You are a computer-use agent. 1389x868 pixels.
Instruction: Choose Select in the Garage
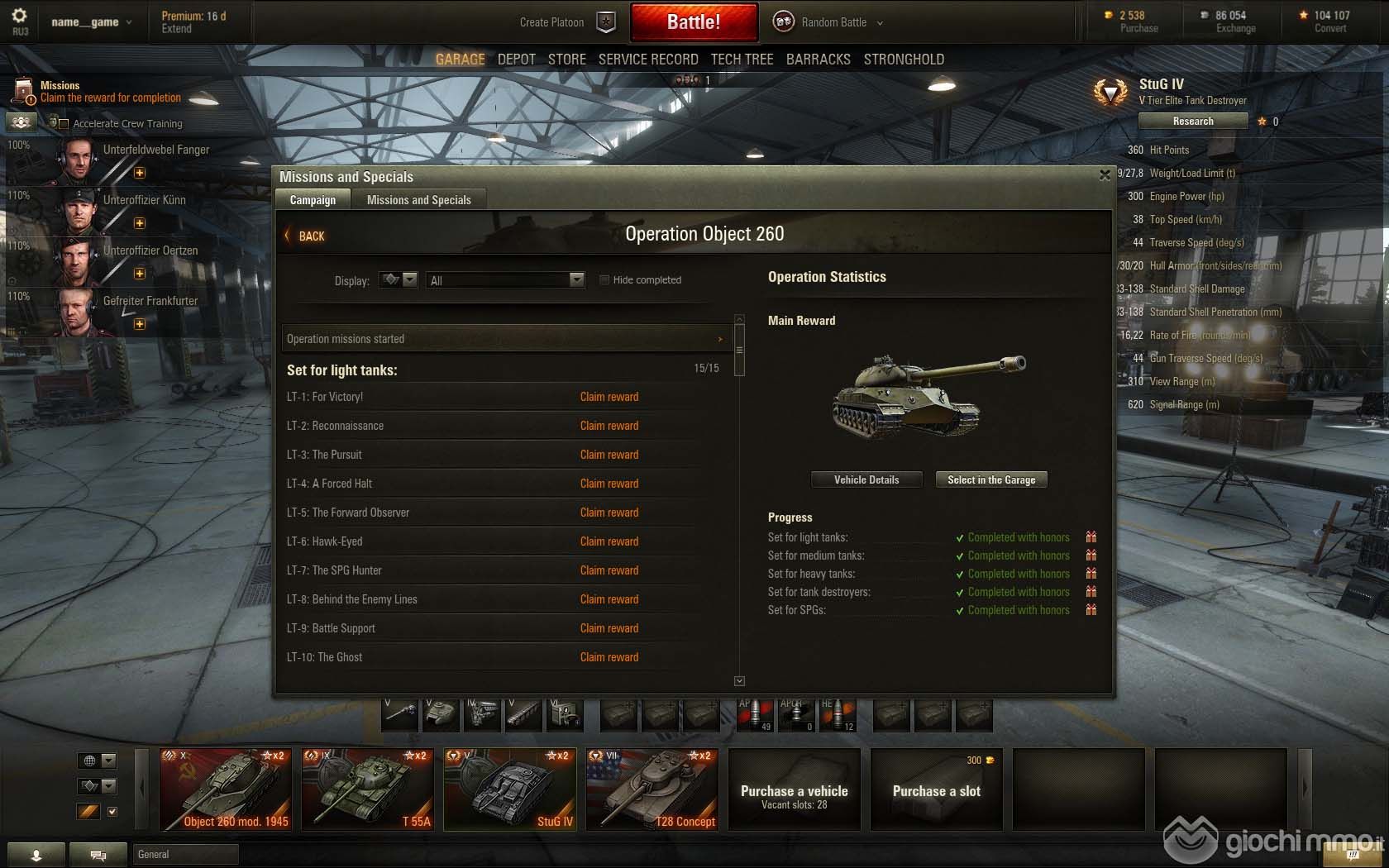click(x=990, y=479)
